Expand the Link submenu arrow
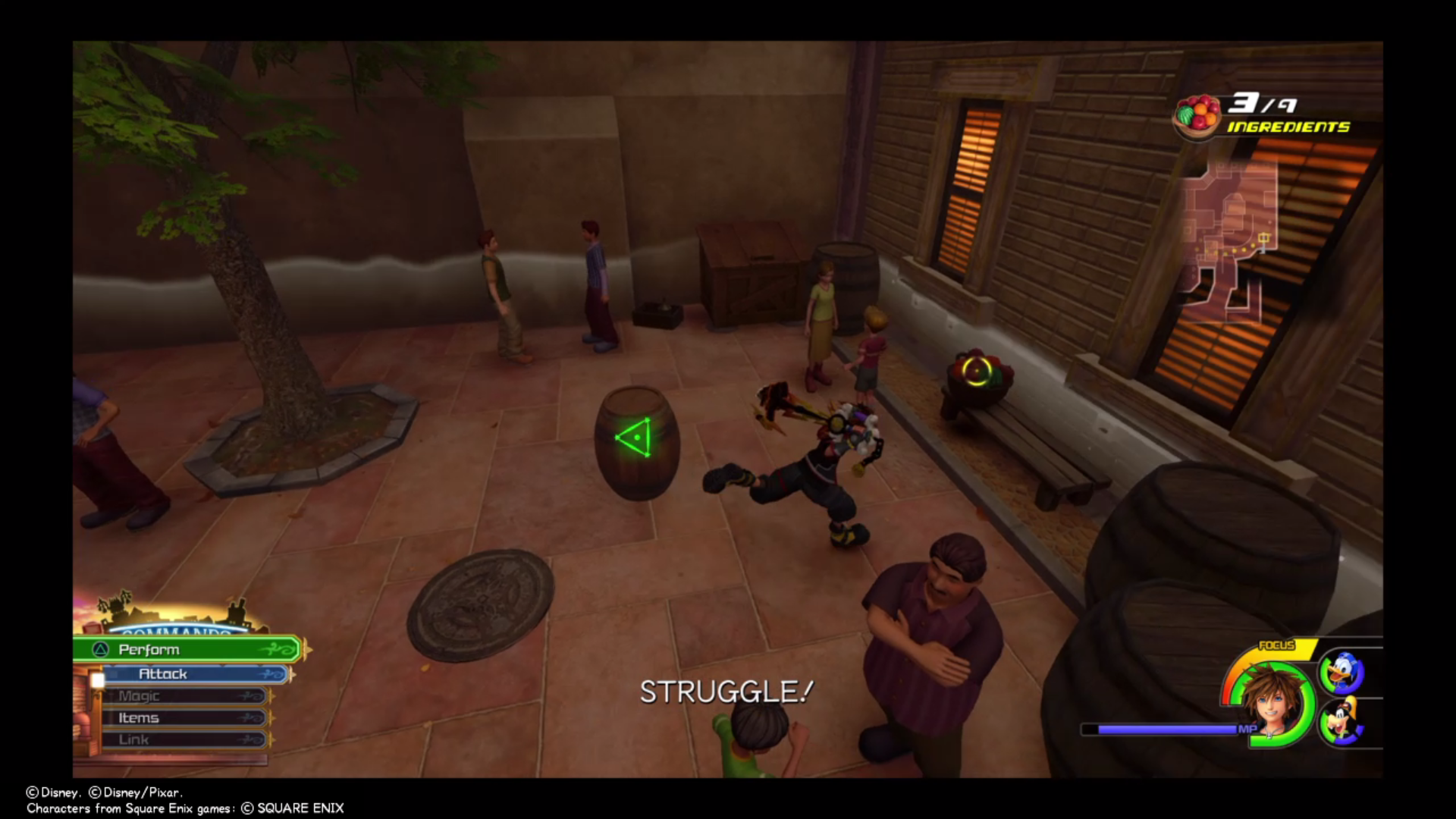Screen dimensions: 1456x819 pyautogui.click(x=247, y=739)
